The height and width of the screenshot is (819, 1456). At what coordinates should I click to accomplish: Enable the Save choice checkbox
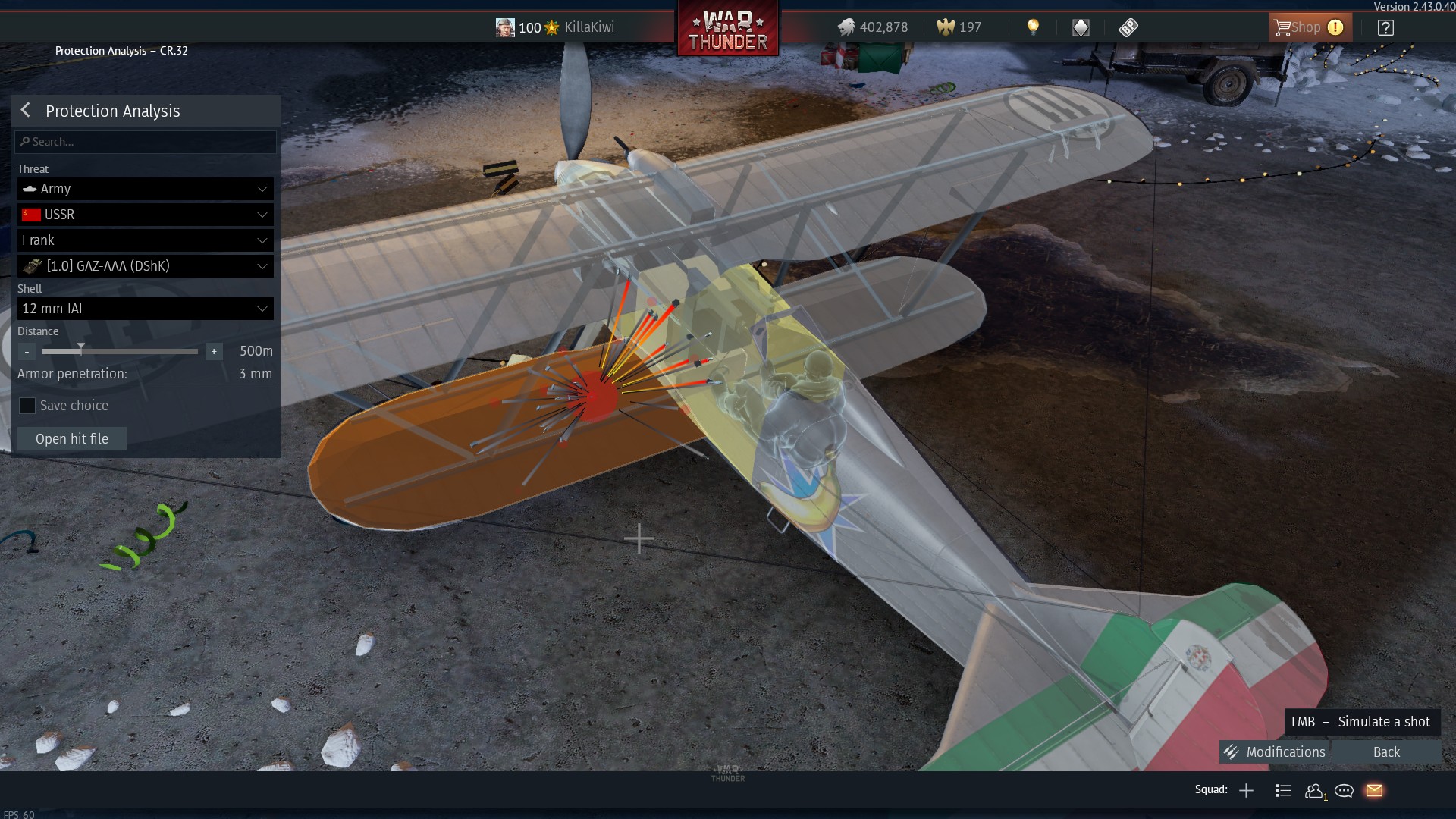click(27, 406)
